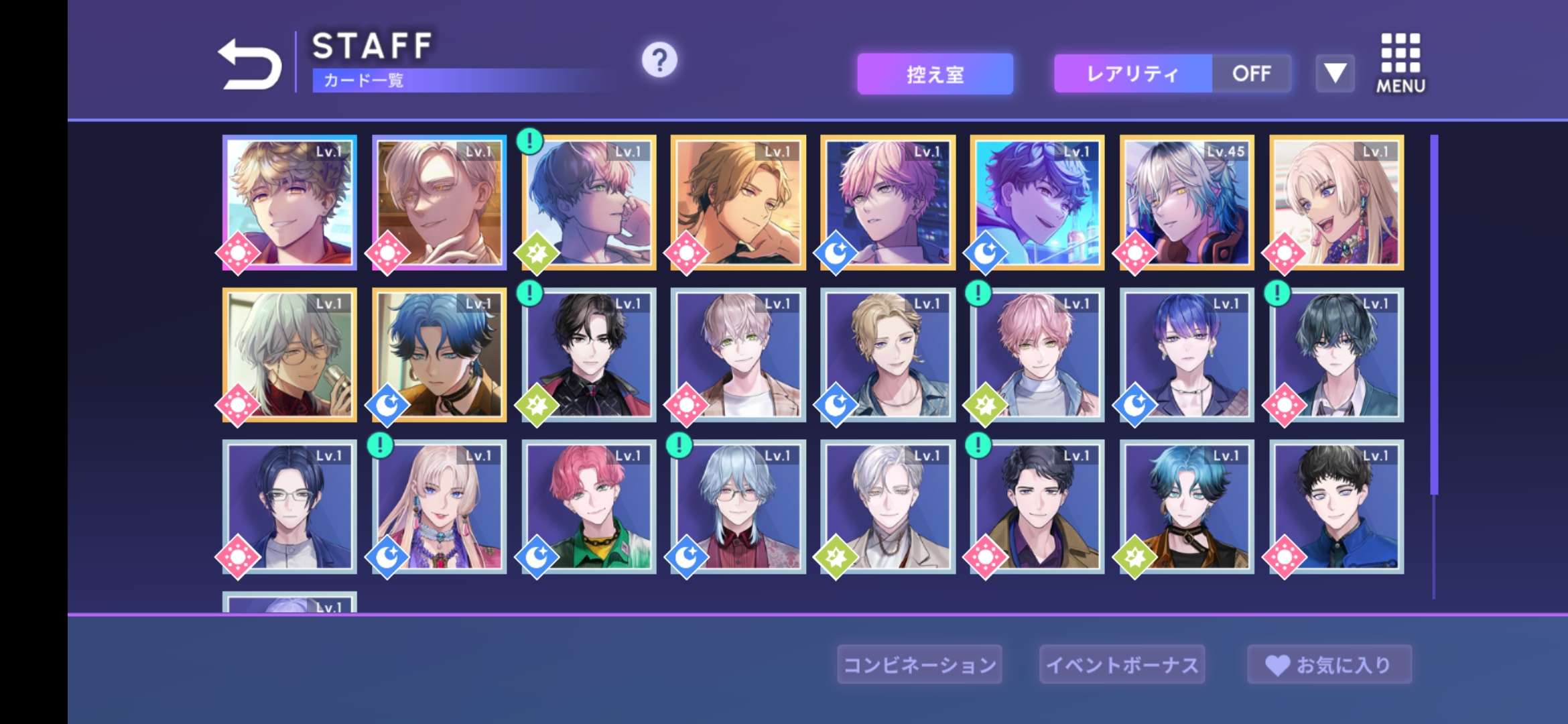
Task: Choose the light-blue-haired glasses card in maroon shirt
Action: [x=738, y=507]
